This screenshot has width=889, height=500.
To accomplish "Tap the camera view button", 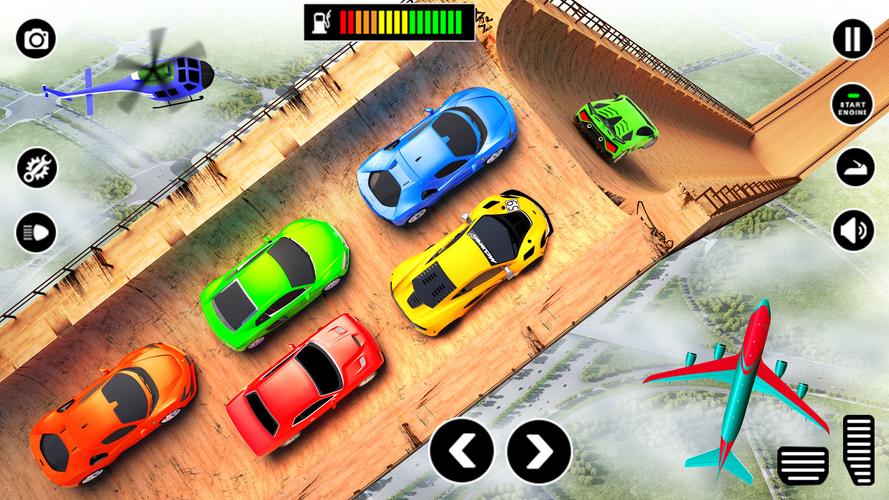I will [36, 39].
